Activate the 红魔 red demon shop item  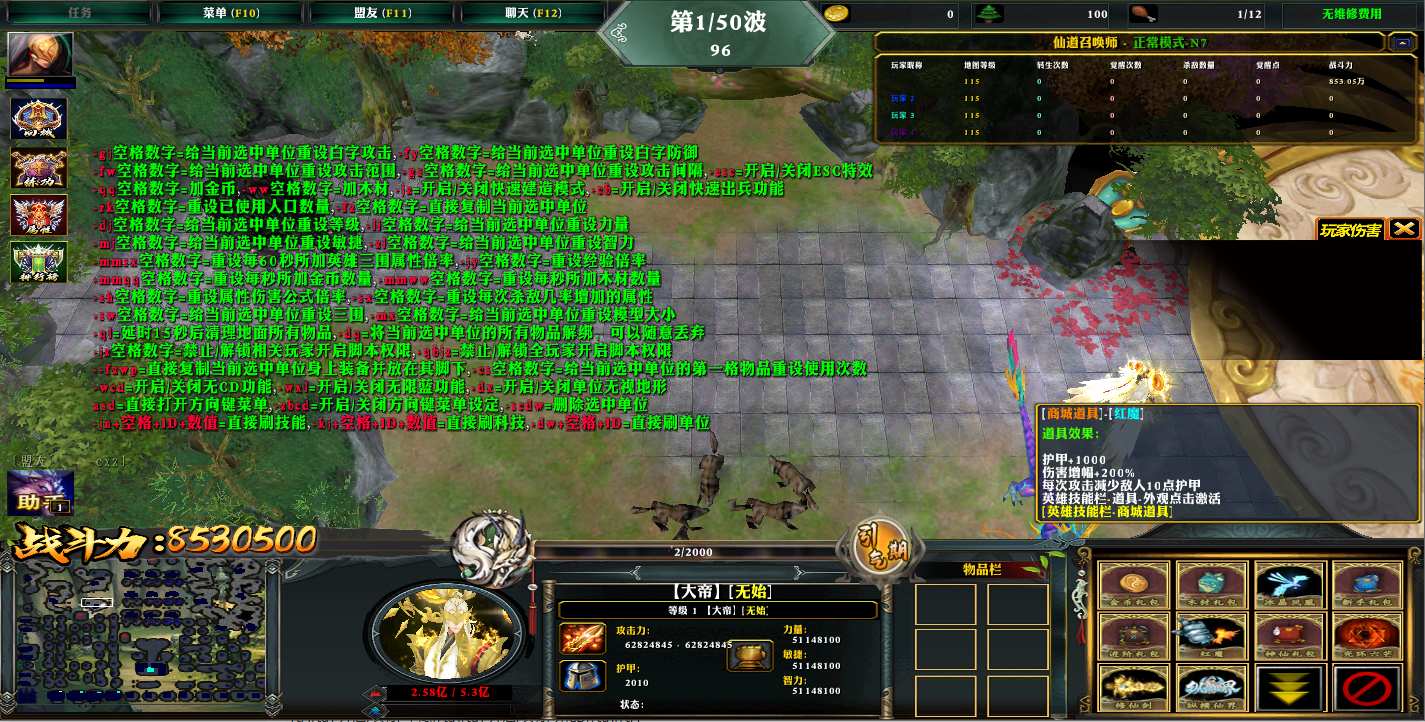pos(1210,638)
